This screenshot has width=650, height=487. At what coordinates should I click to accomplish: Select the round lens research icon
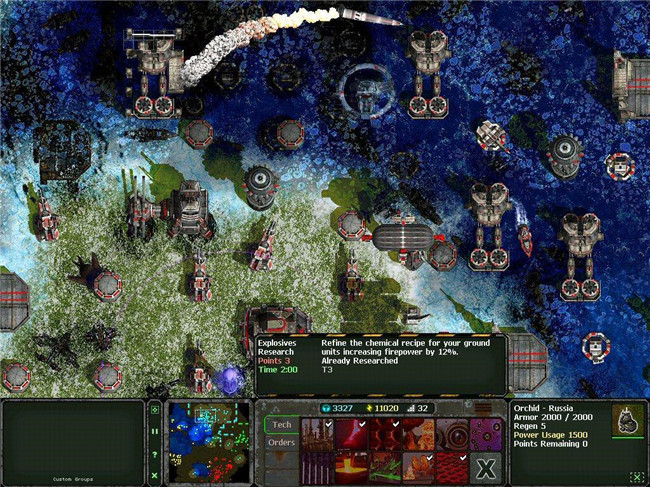tap(453, 433)
